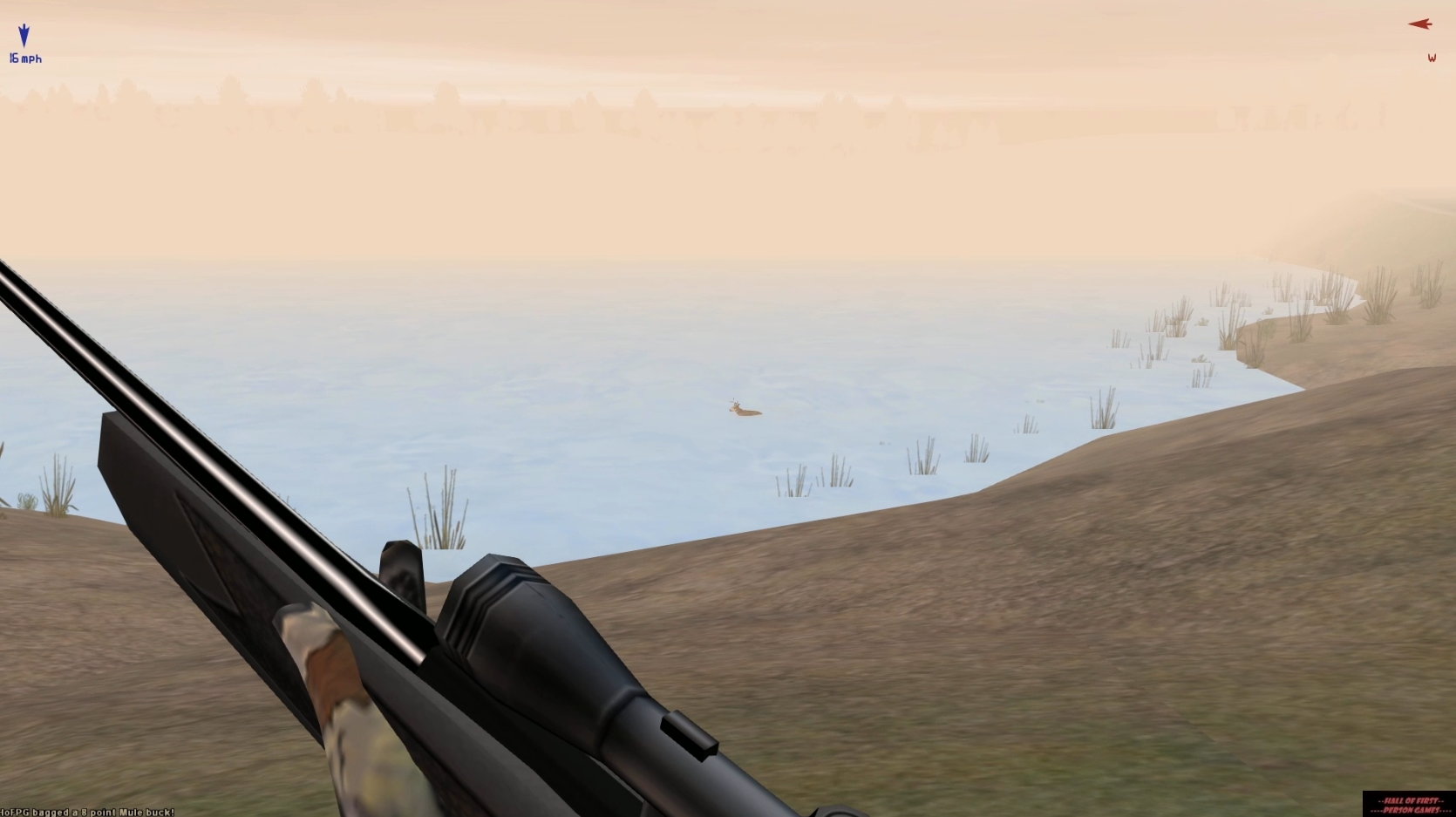Expand the wind indicator for details
1456x817 pixels.
(24, 48)
